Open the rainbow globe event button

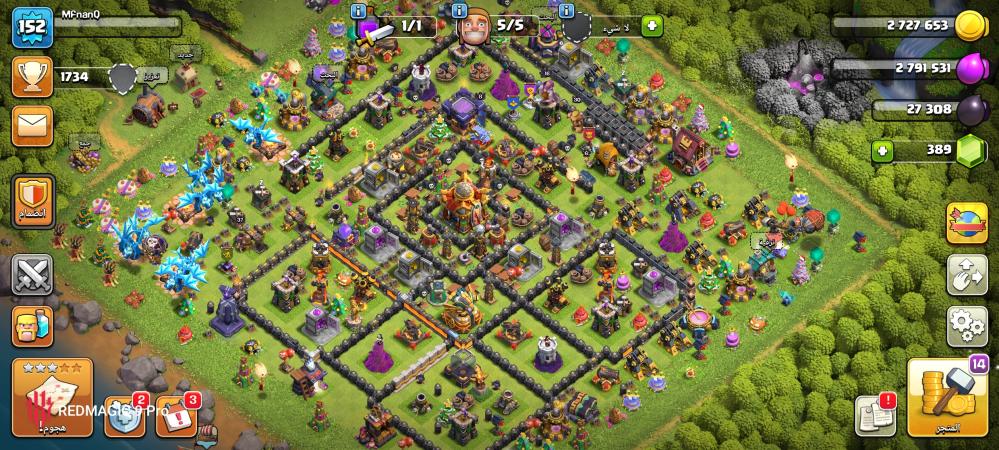966,223
